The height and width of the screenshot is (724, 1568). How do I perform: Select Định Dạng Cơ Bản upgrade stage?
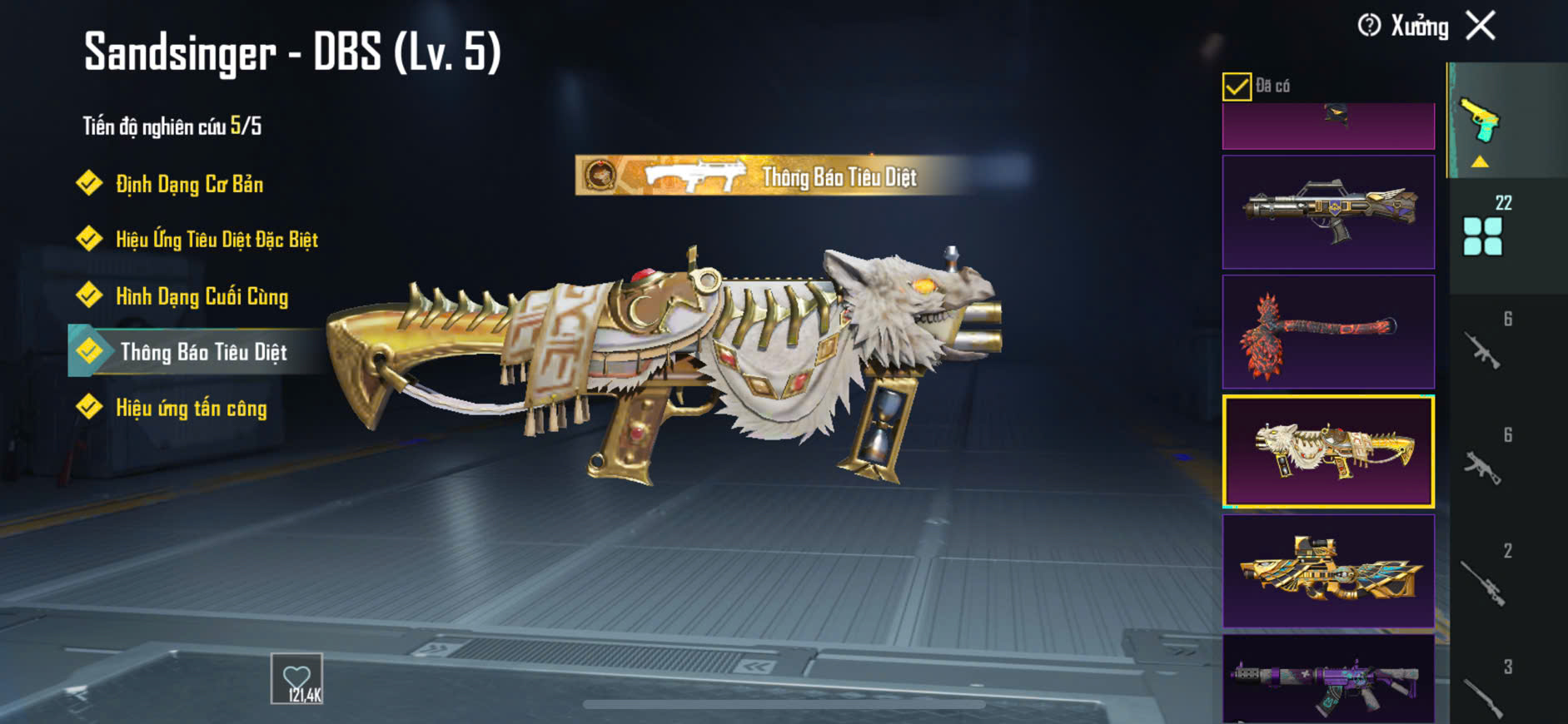tap(188, 184)
